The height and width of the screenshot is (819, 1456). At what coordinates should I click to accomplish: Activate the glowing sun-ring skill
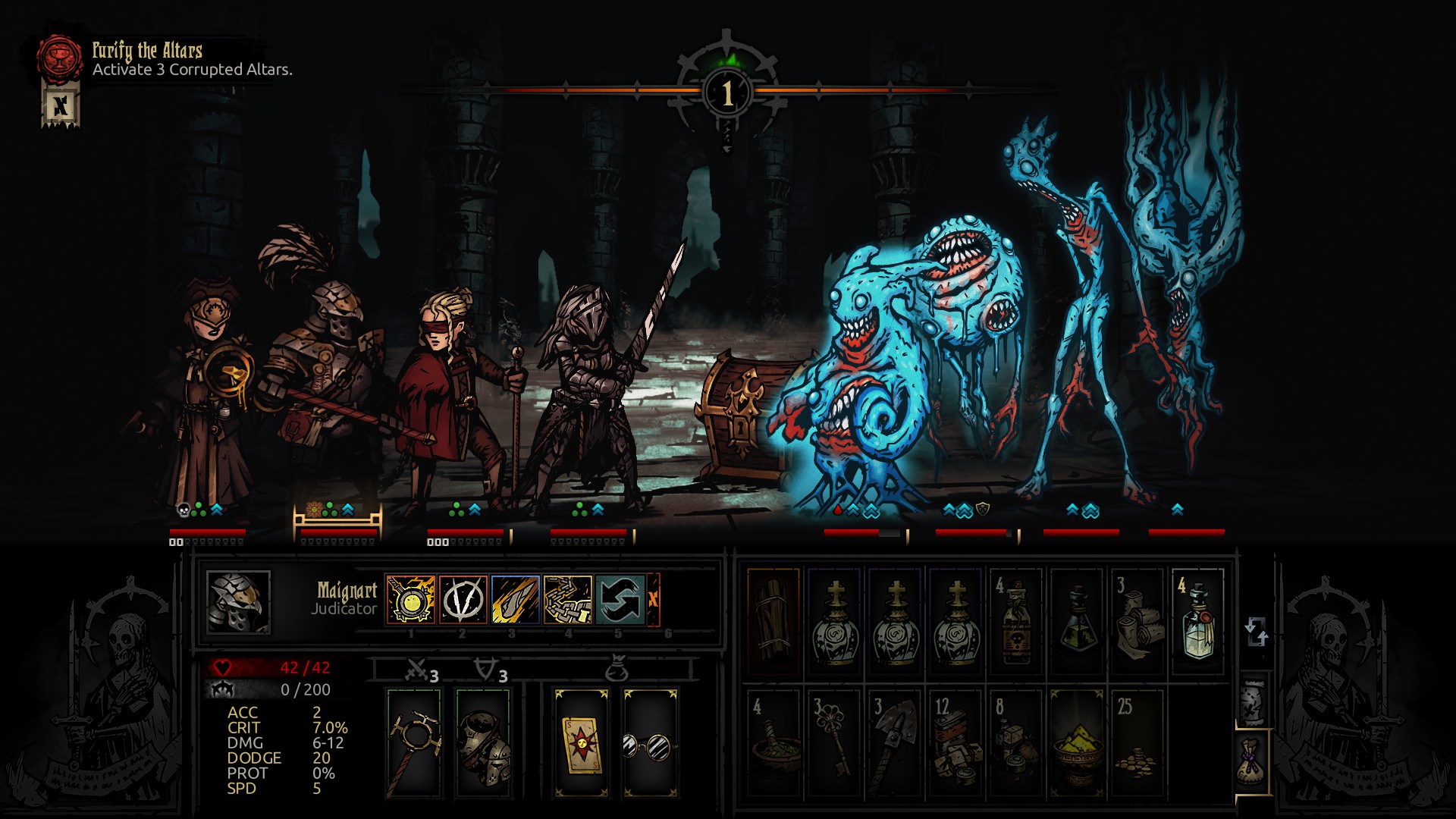[411, 599]
